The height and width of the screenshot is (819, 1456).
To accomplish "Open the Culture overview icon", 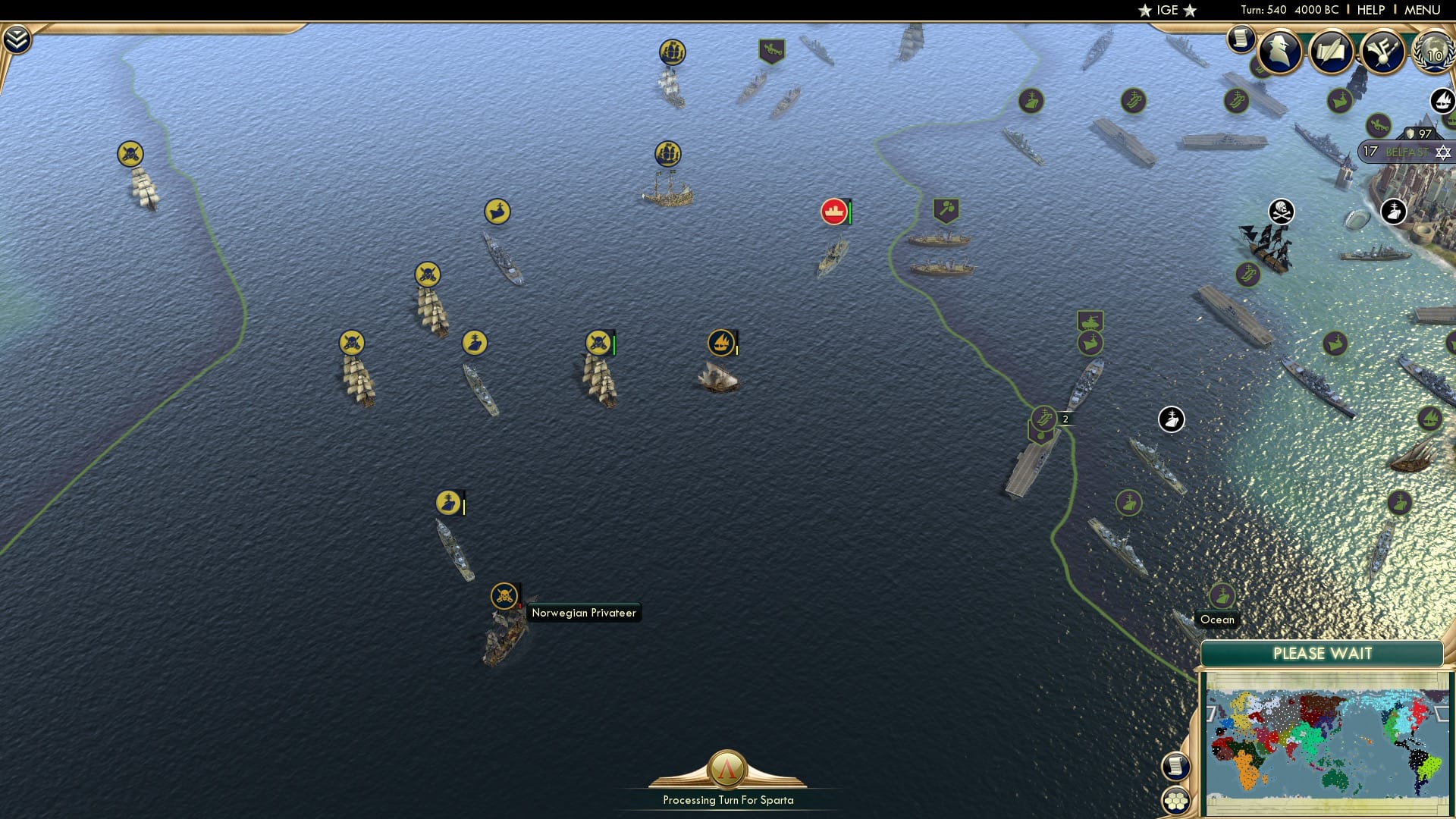I will pyautogui.click(x=1383, y=51).
